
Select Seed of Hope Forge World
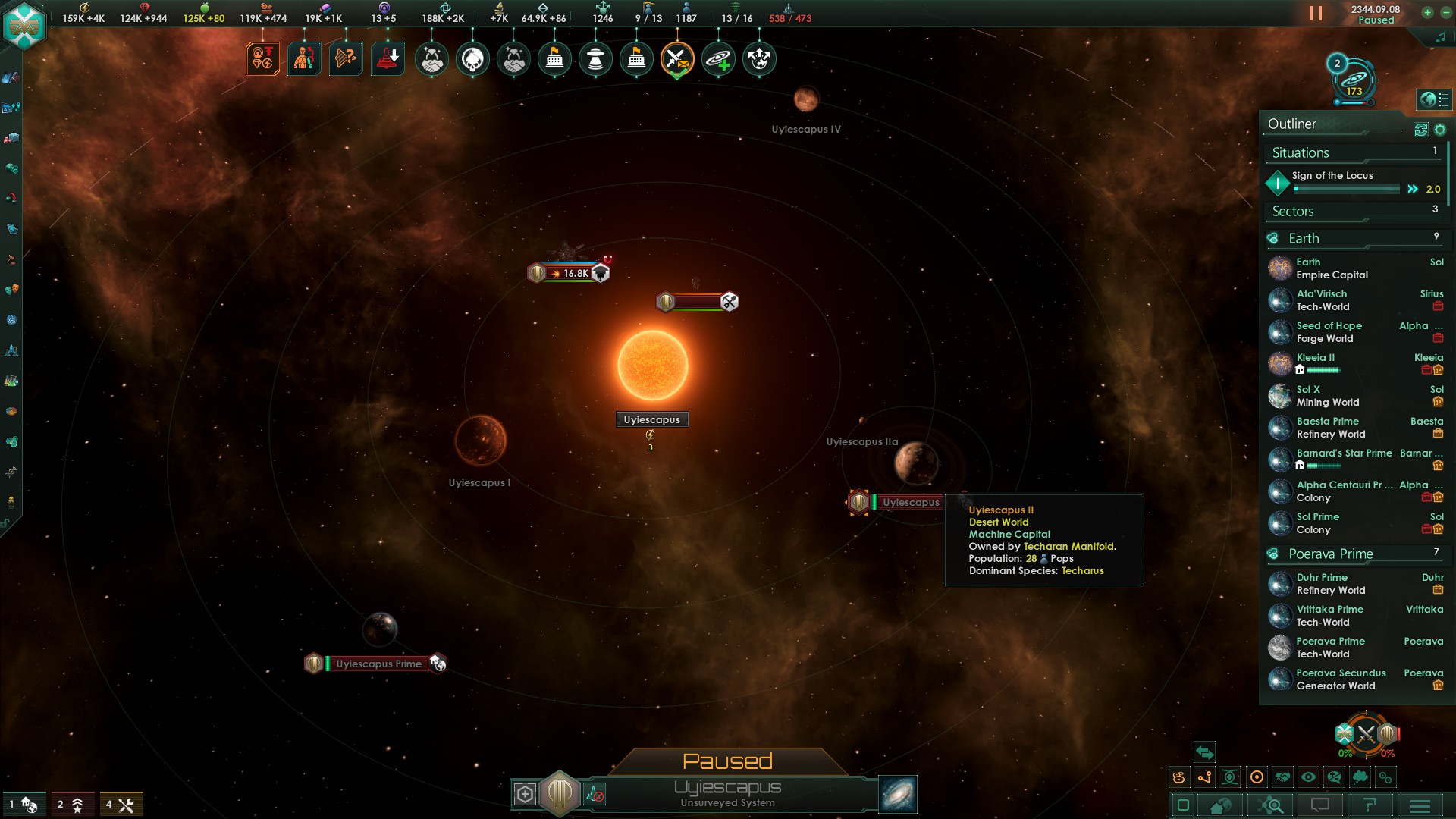(1329, 332)
